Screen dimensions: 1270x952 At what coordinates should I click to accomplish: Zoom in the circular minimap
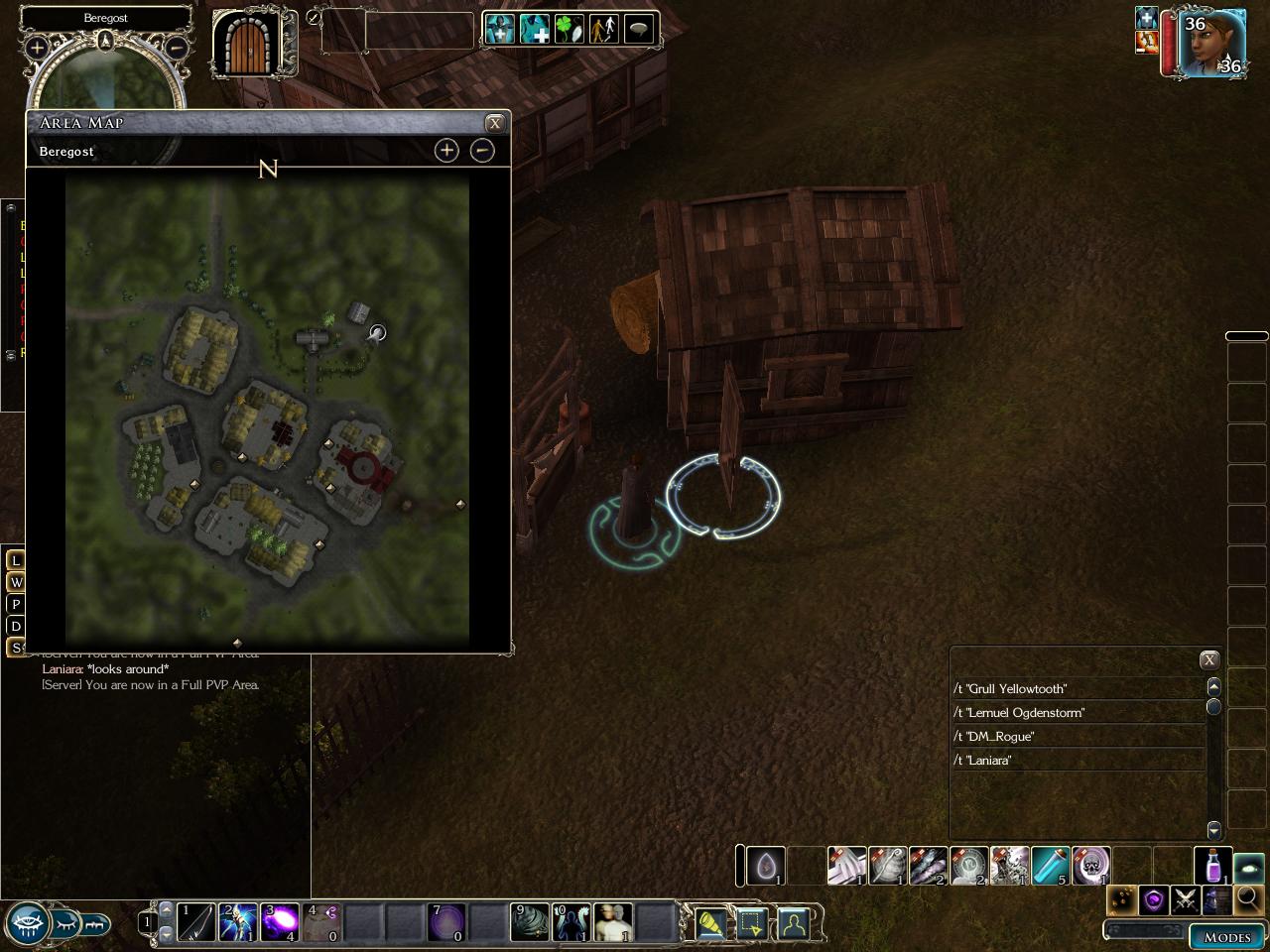37,47
